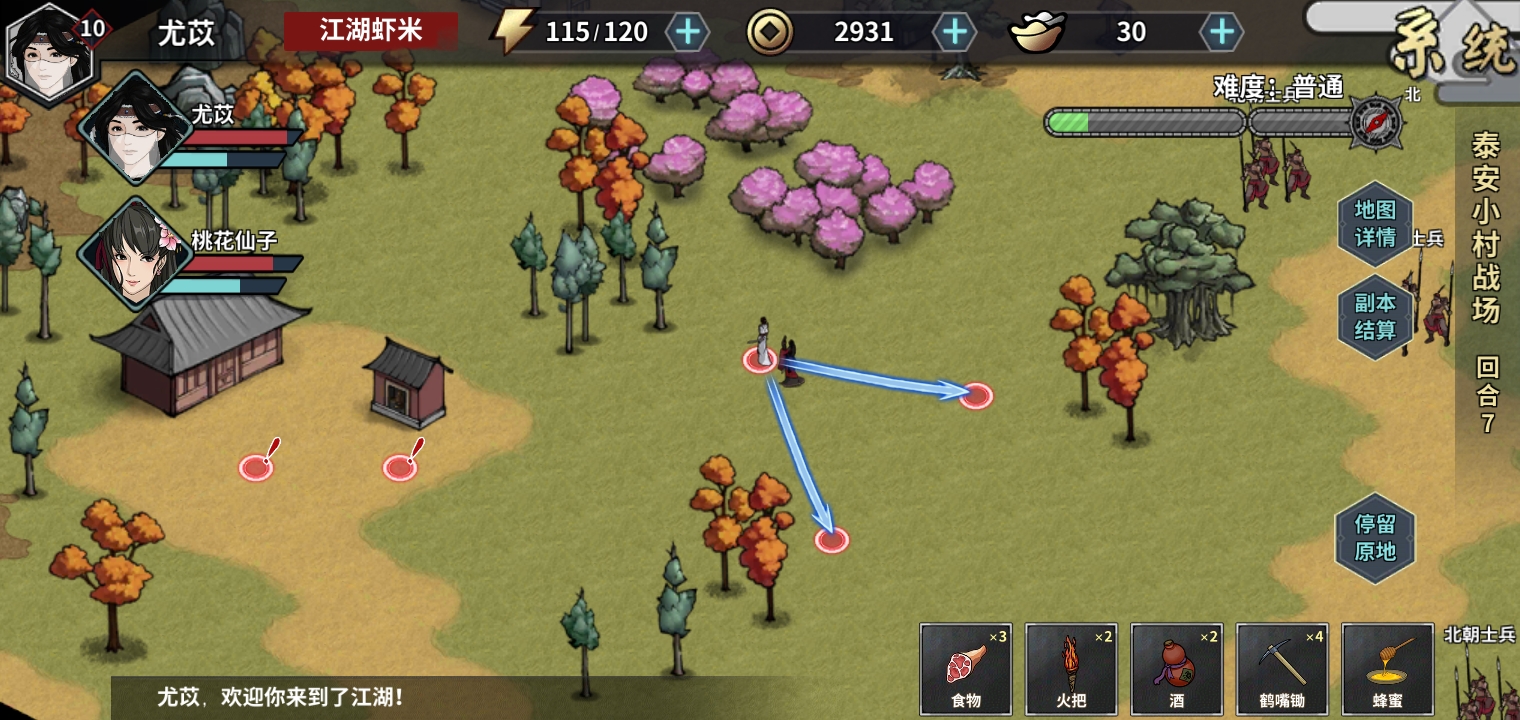Select the 蜂蜜 honey item slot
This screenshot has height=720, width=1520.
point(1388,668)
